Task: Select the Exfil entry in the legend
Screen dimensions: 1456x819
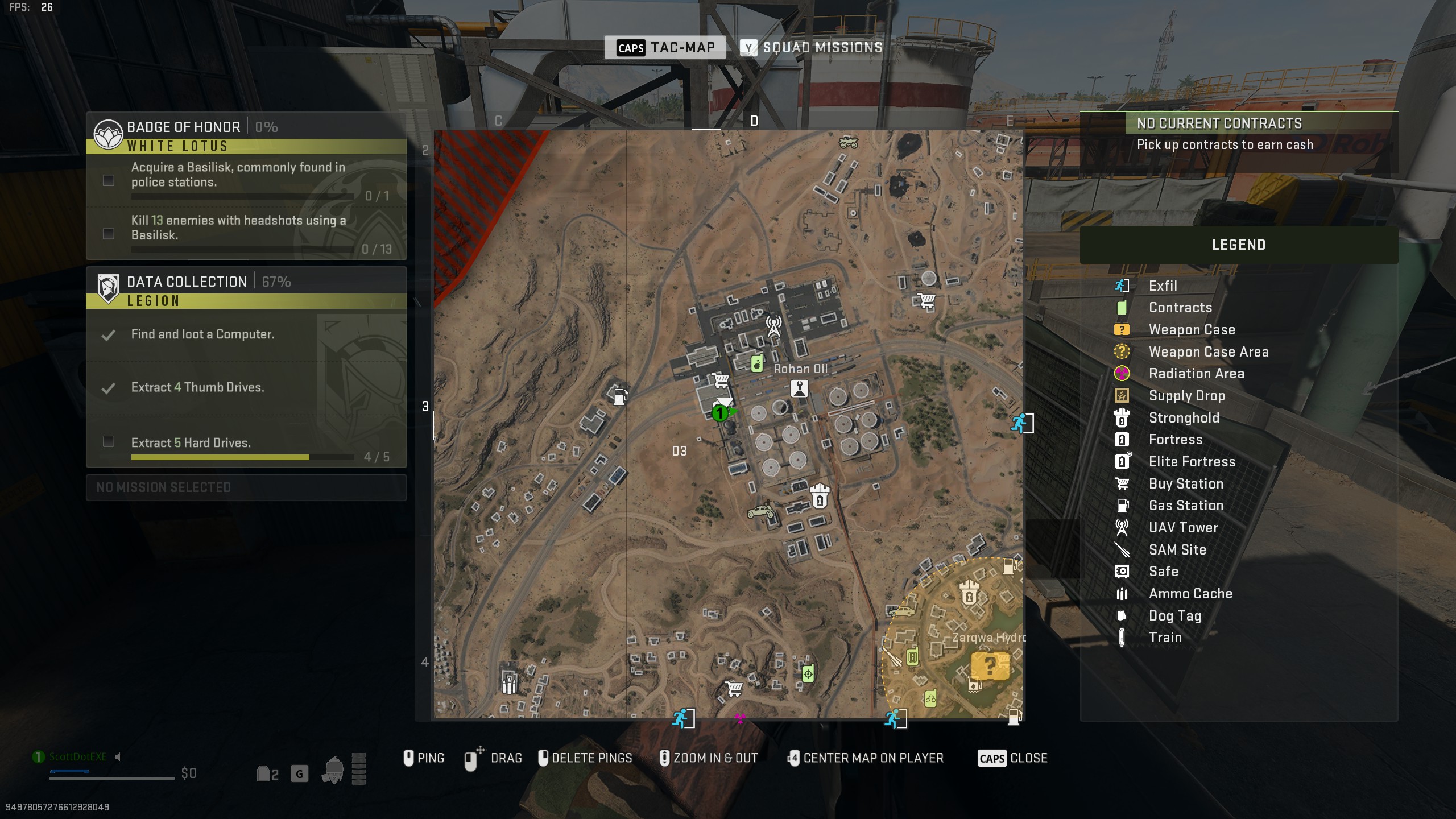Action: point(1162,286)
